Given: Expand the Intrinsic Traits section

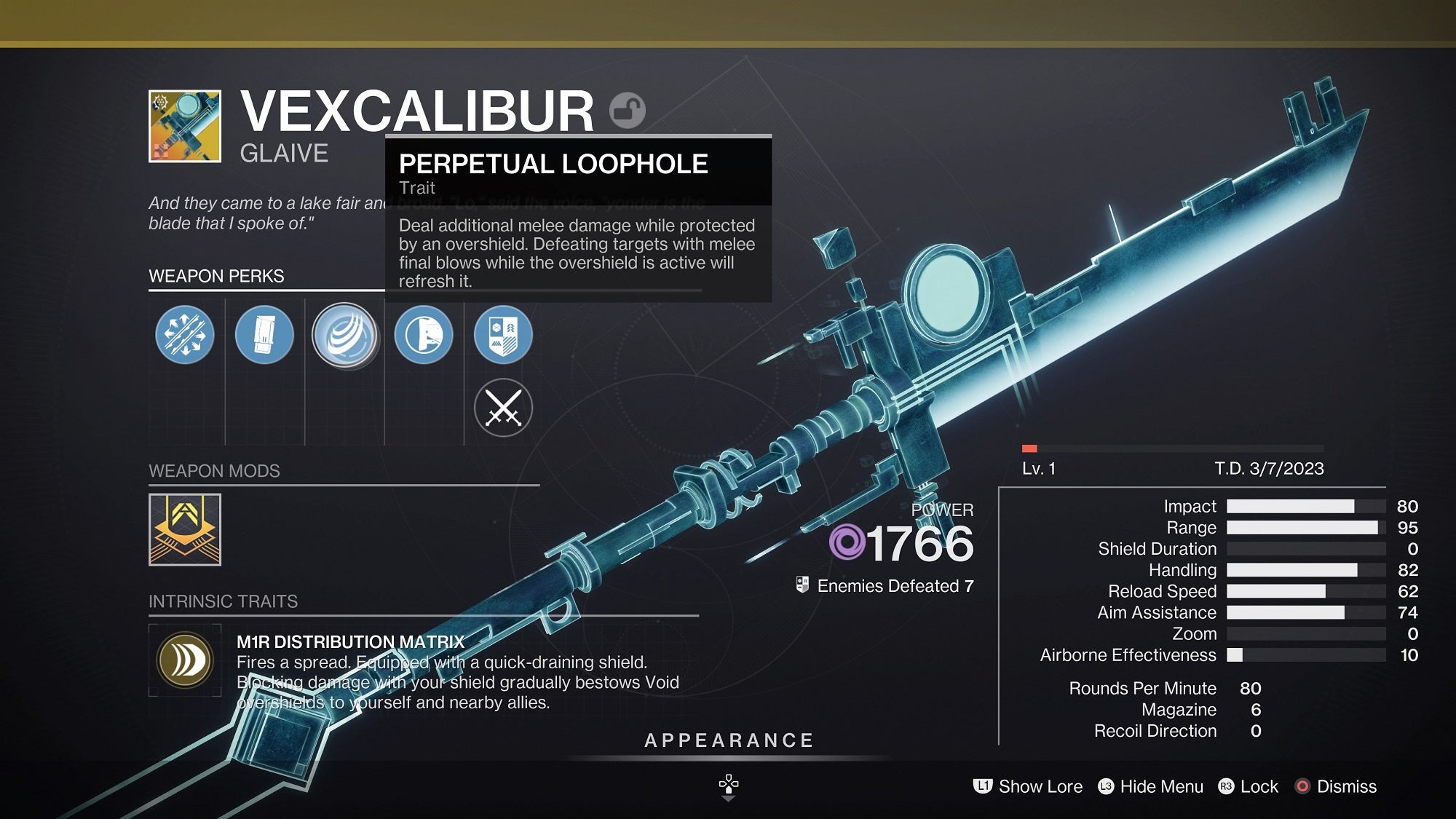Looking at the screenshot, I should 222,601.
